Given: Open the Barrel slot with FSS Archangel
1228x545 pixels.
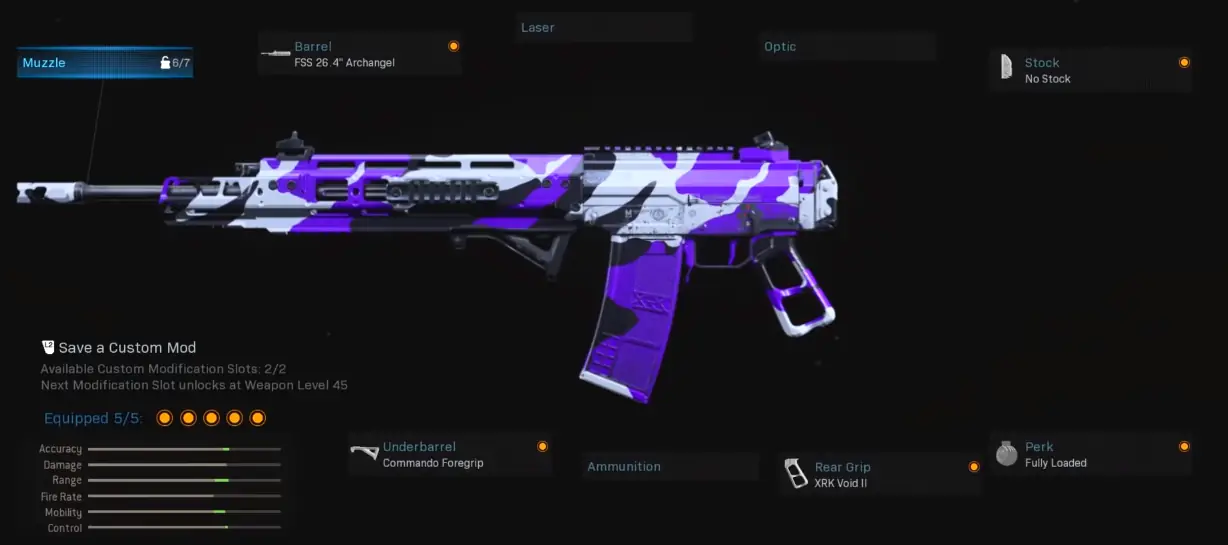Looking at the screenshot, I should click(x=360, y=54).
